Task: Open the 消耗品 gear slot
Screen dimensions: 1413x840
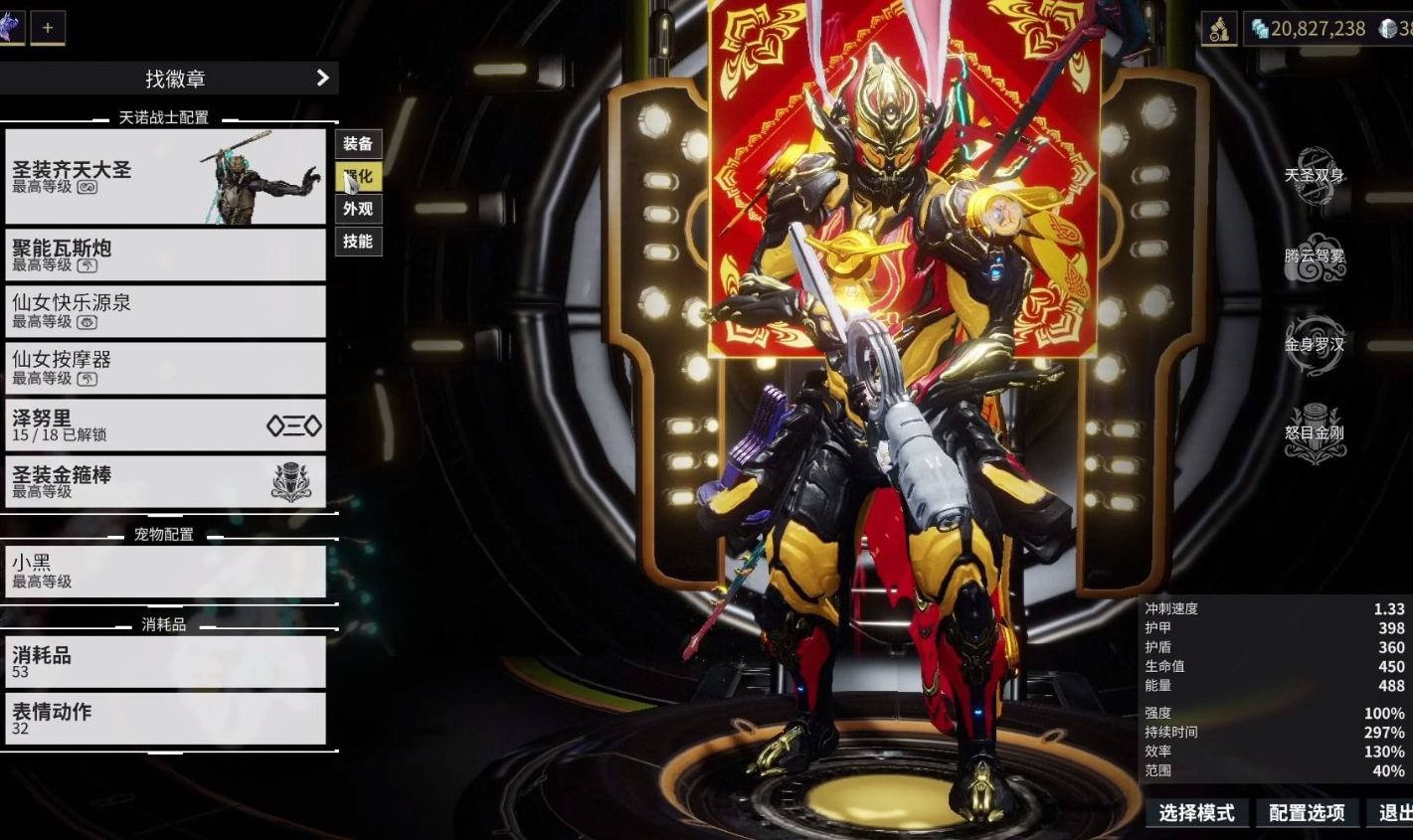Action: [165, 662]
